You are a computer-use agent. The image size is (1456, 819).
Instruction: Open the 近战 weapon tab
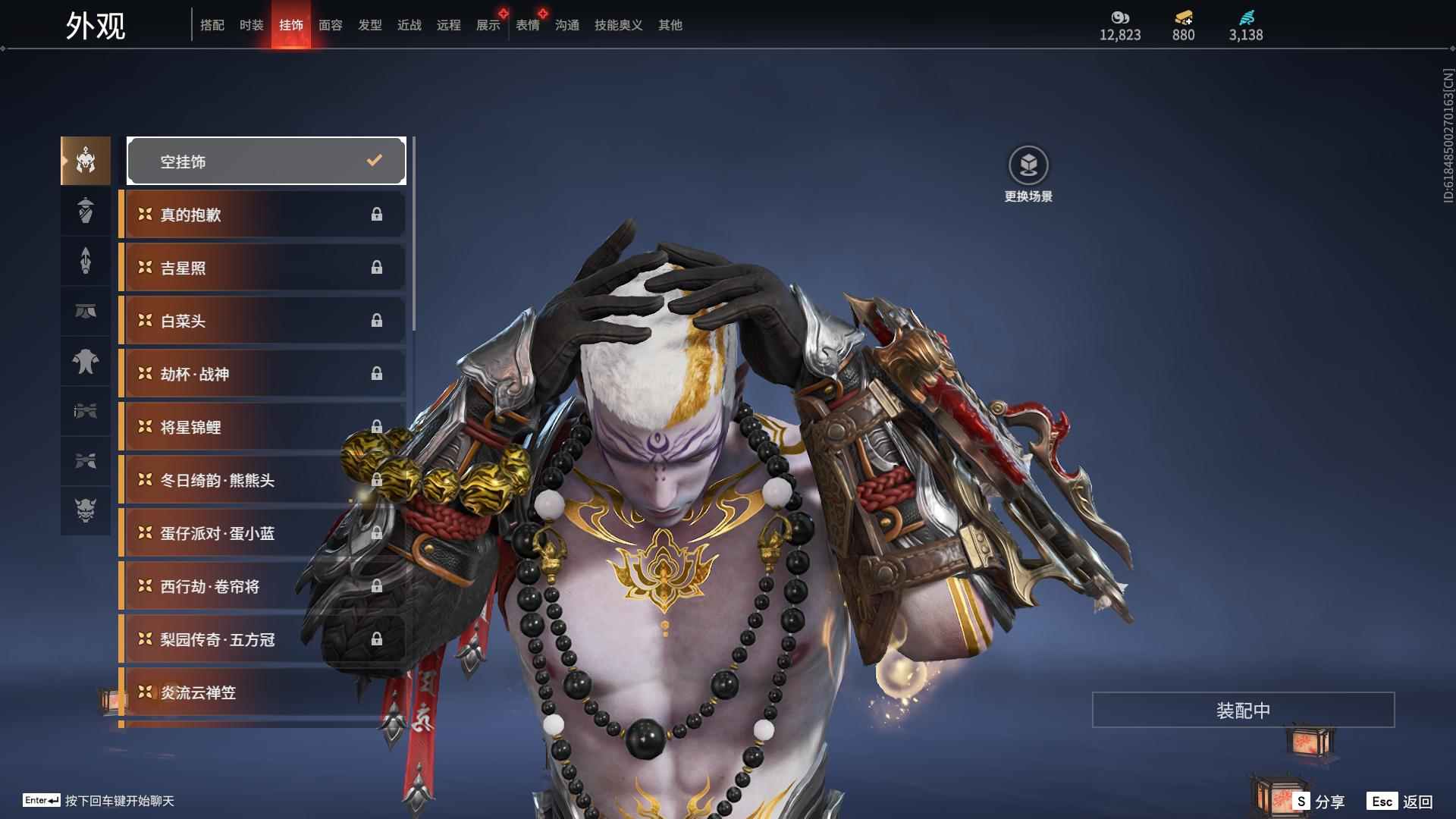click(409, 25)
